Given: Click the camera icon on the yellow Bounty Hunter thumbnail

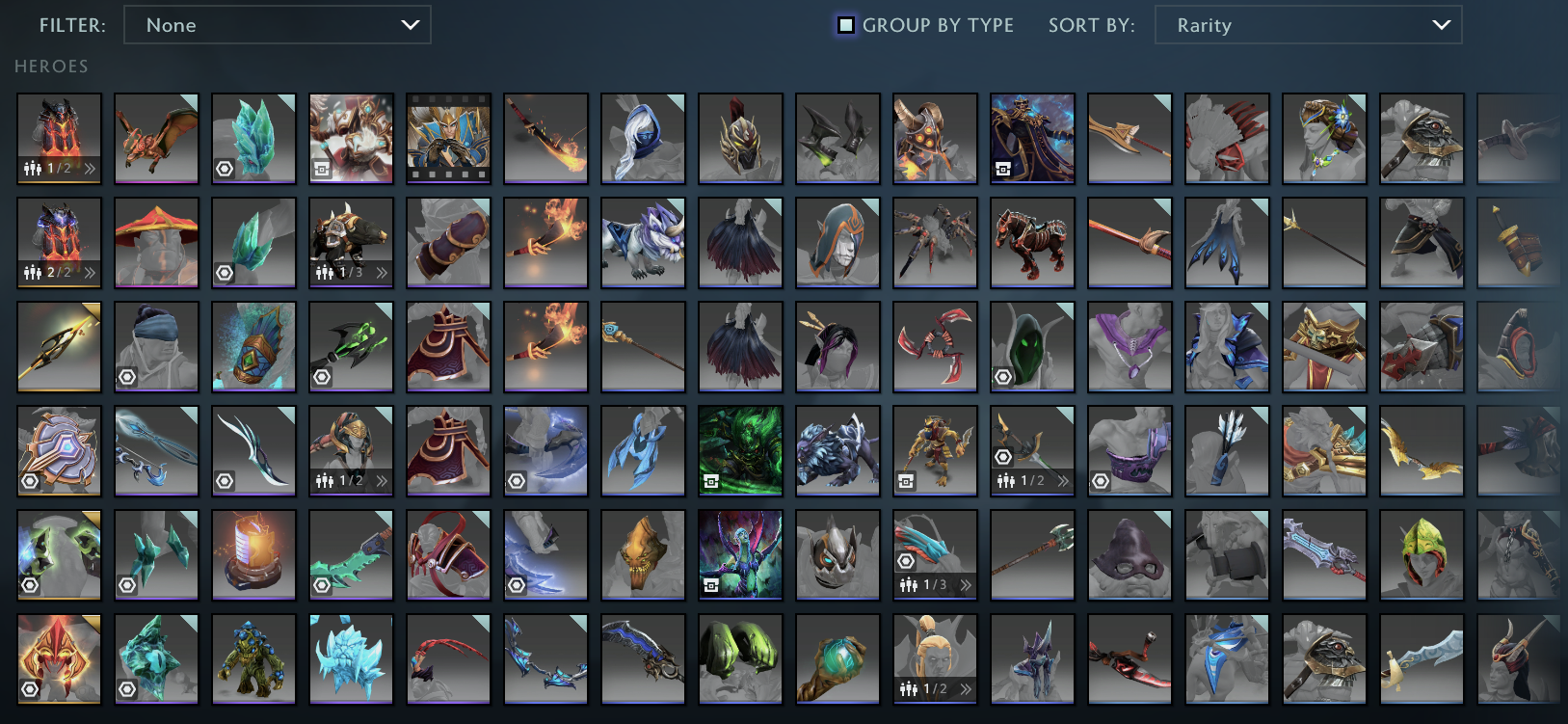Looking at the screenshot, I should pos(906,481).
